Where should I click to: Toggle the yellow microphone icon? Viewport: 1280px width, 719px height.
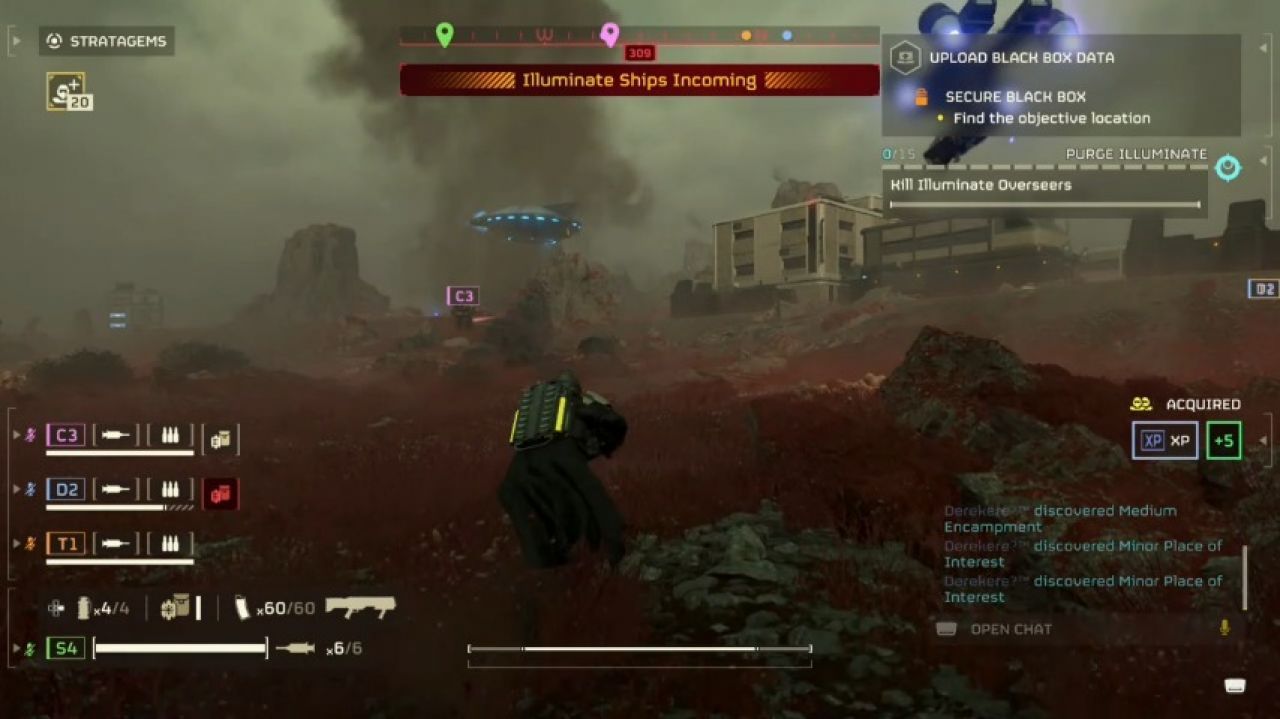pos(1224,628)
